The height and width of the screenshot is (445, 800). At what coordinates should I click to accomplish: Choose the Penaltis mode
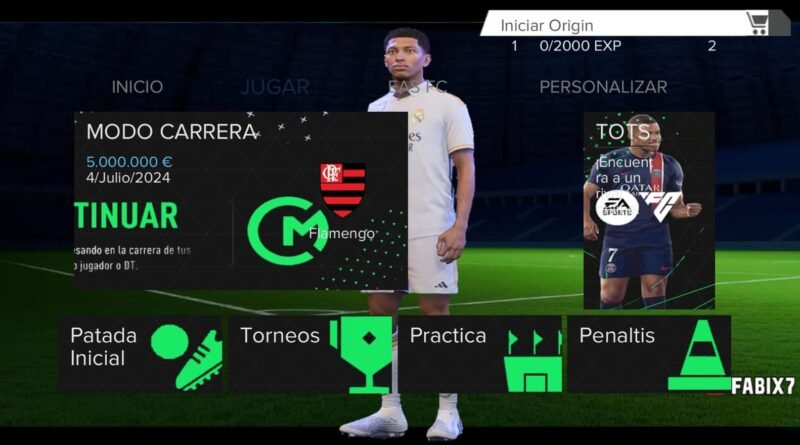pos(649,354)
